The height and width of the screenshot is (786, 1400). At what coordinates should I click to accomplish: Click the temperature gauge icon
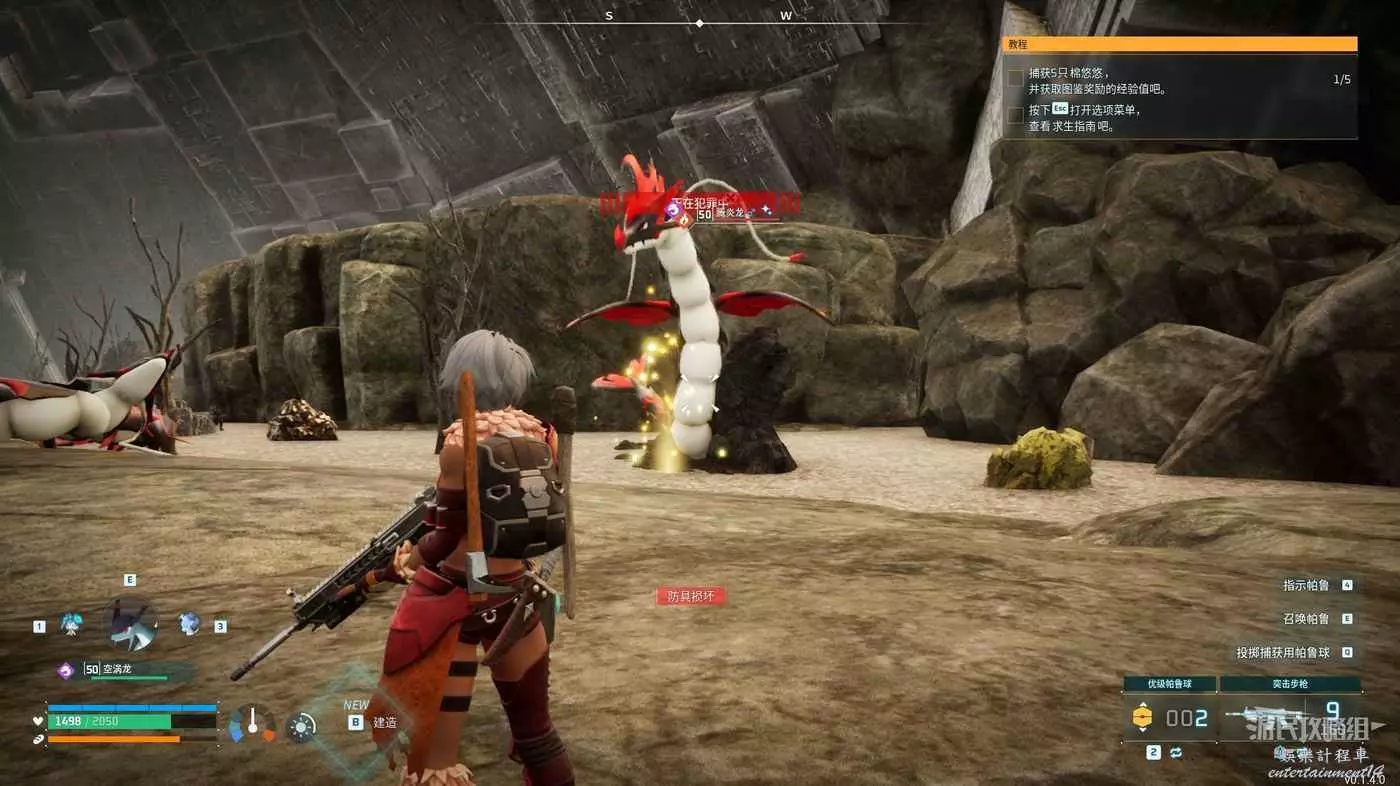(x=252, y=724)
